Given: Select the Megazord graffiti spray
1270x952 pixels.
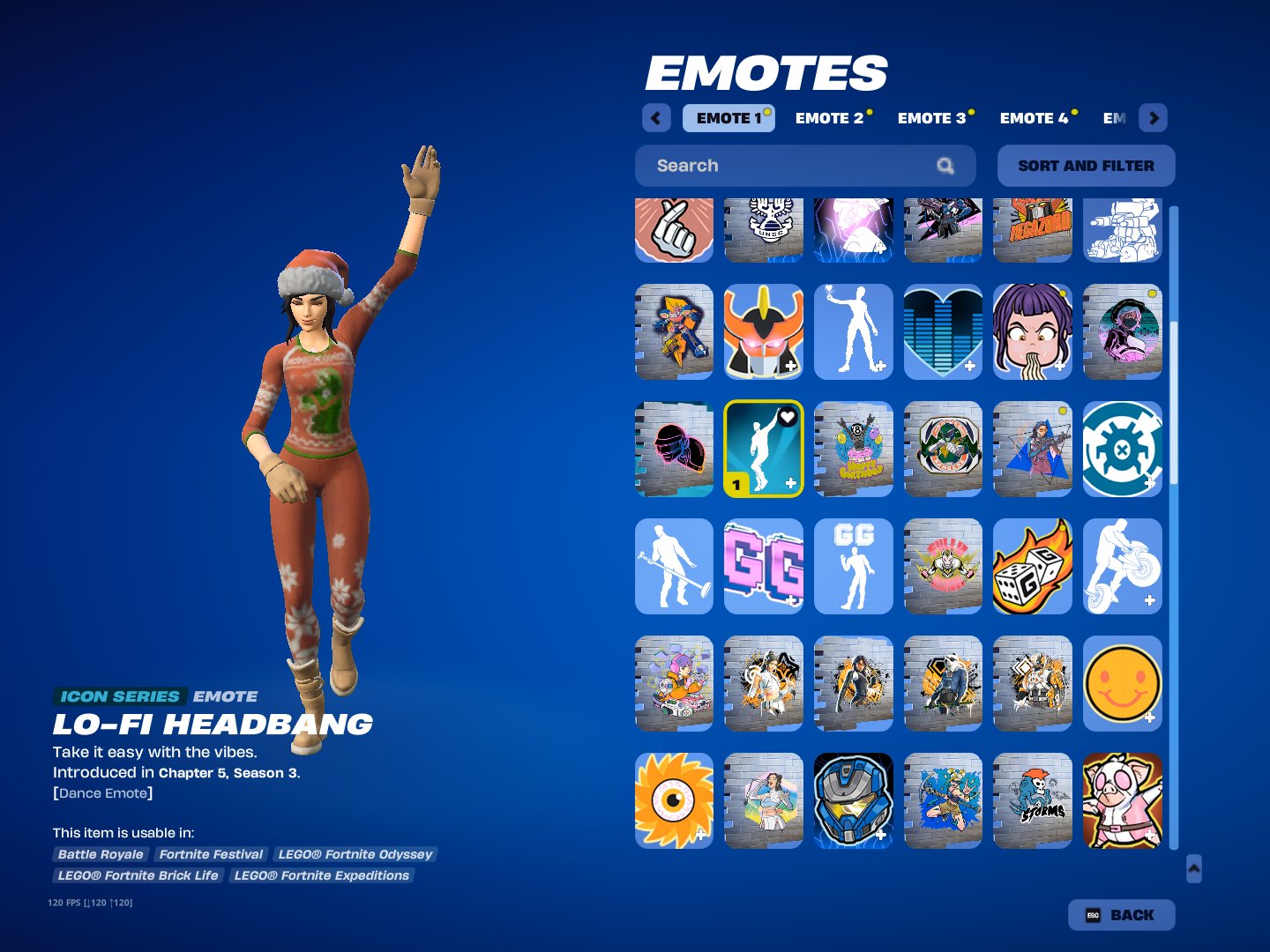Looking at the screenshot, I should pyautogui.click(x=1033, y=231).
